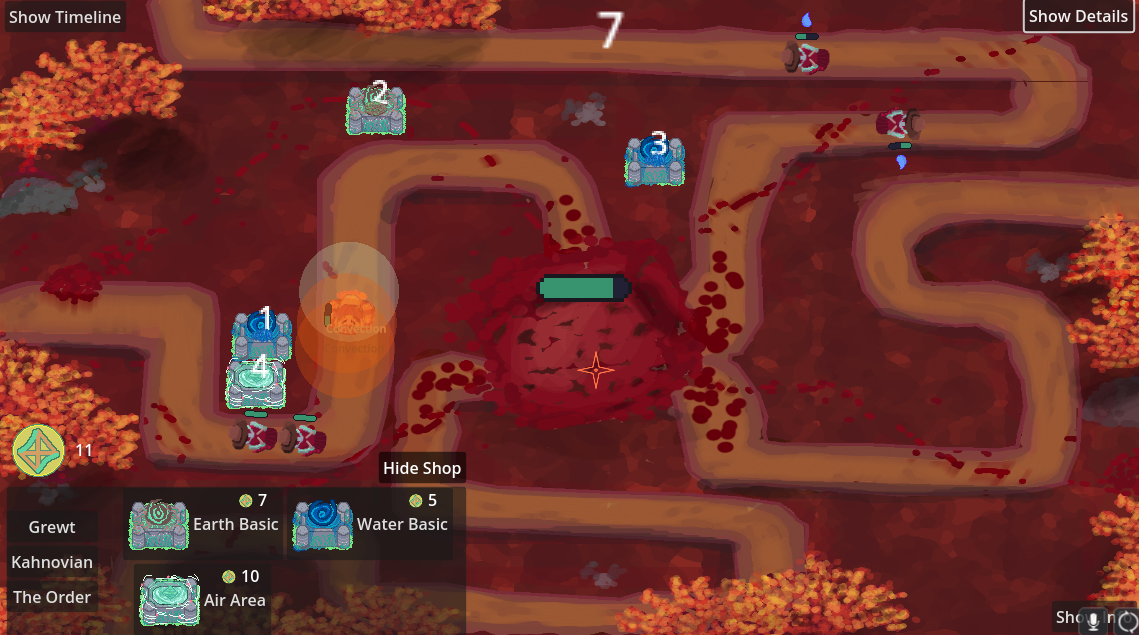Choose the Kahnovian shop category
Image resolution: width=1139 pixels, height=635 pixels.
52,562
